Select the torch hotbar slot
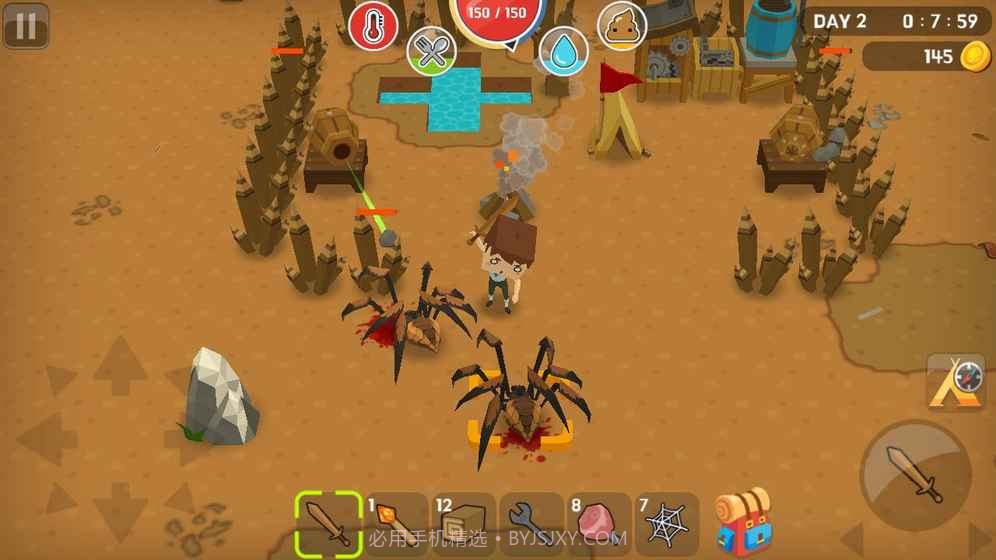 396,523
